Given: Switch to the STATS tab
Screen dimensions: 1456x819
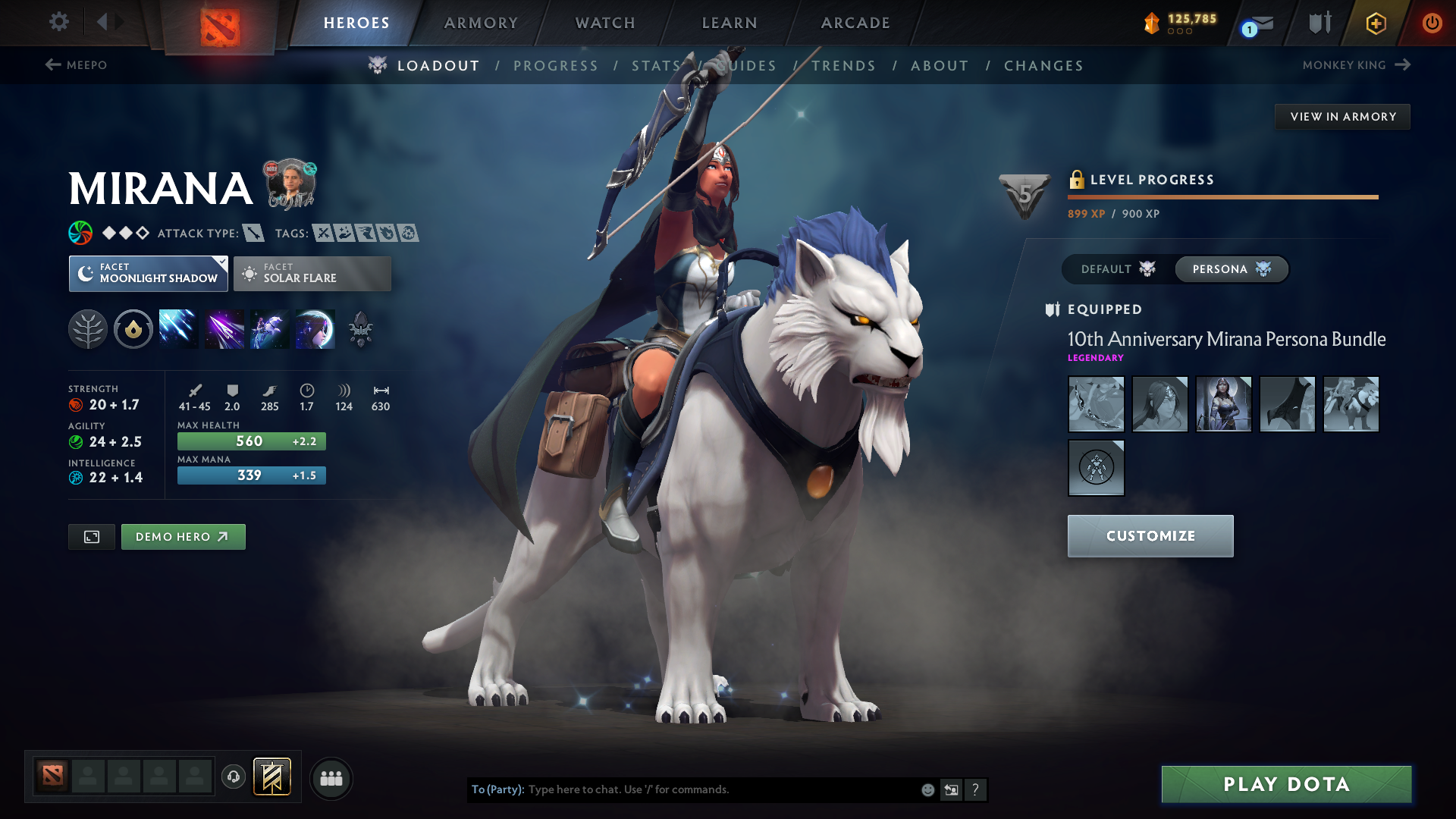Looking at the screenshot, I should tap(657, 65).
